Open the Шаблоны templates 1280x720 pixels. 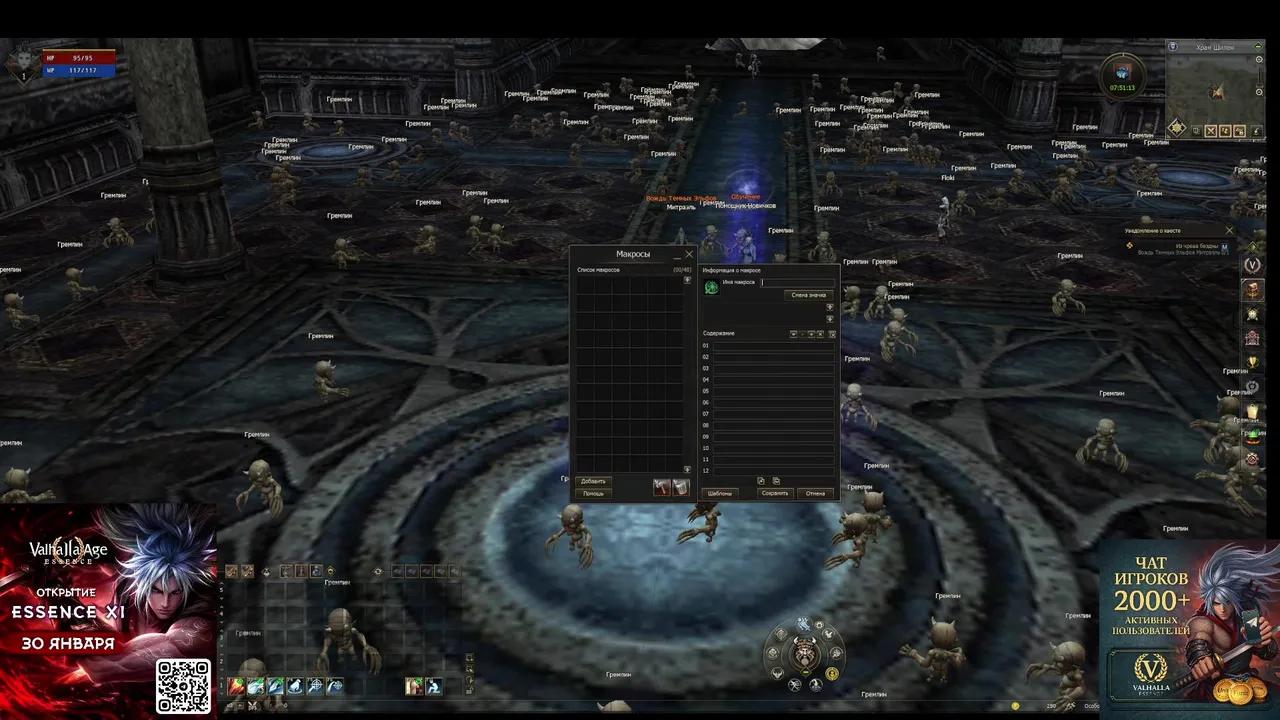720,493
